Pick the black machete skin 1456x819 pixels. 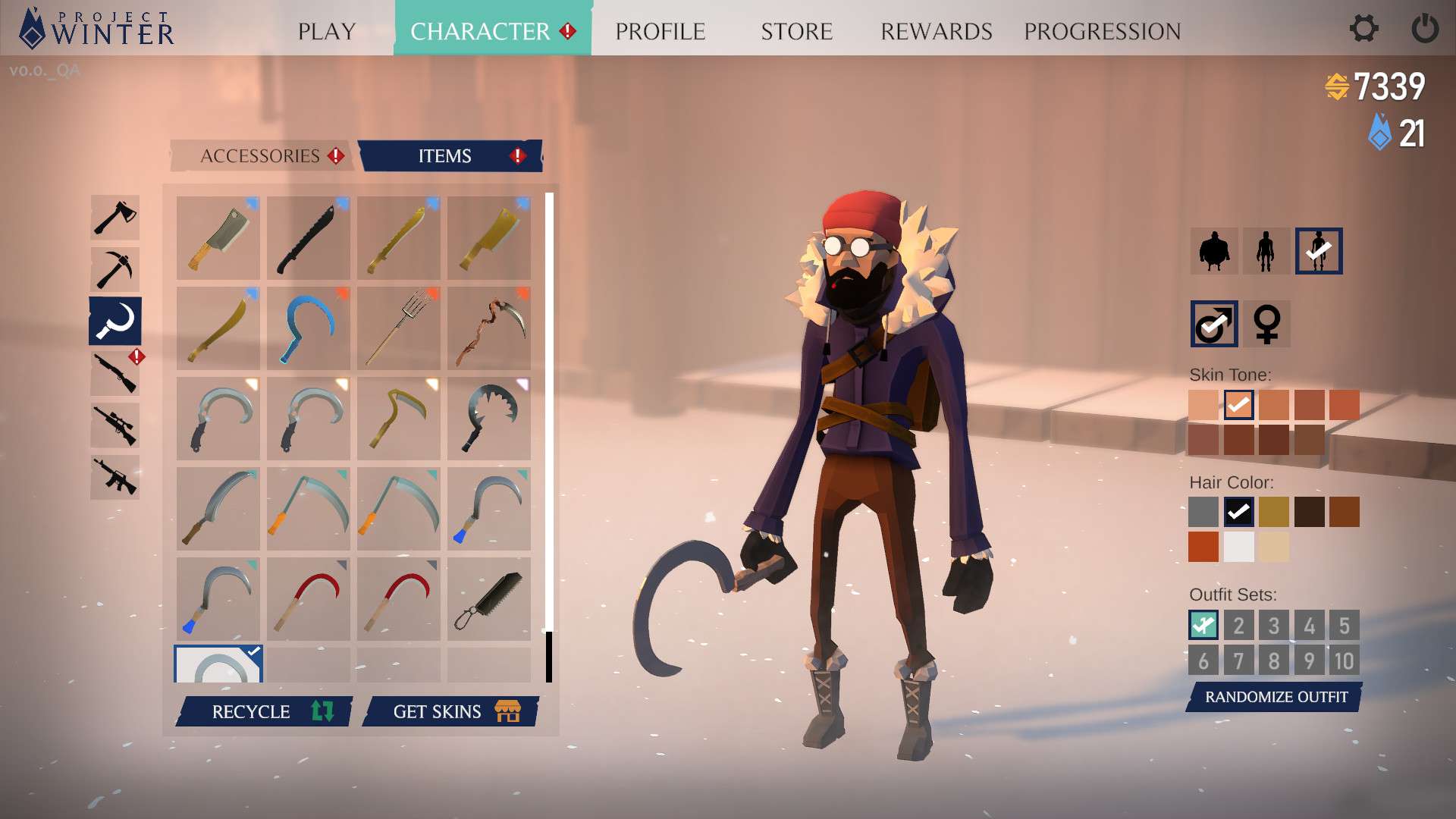click(309, 238)
